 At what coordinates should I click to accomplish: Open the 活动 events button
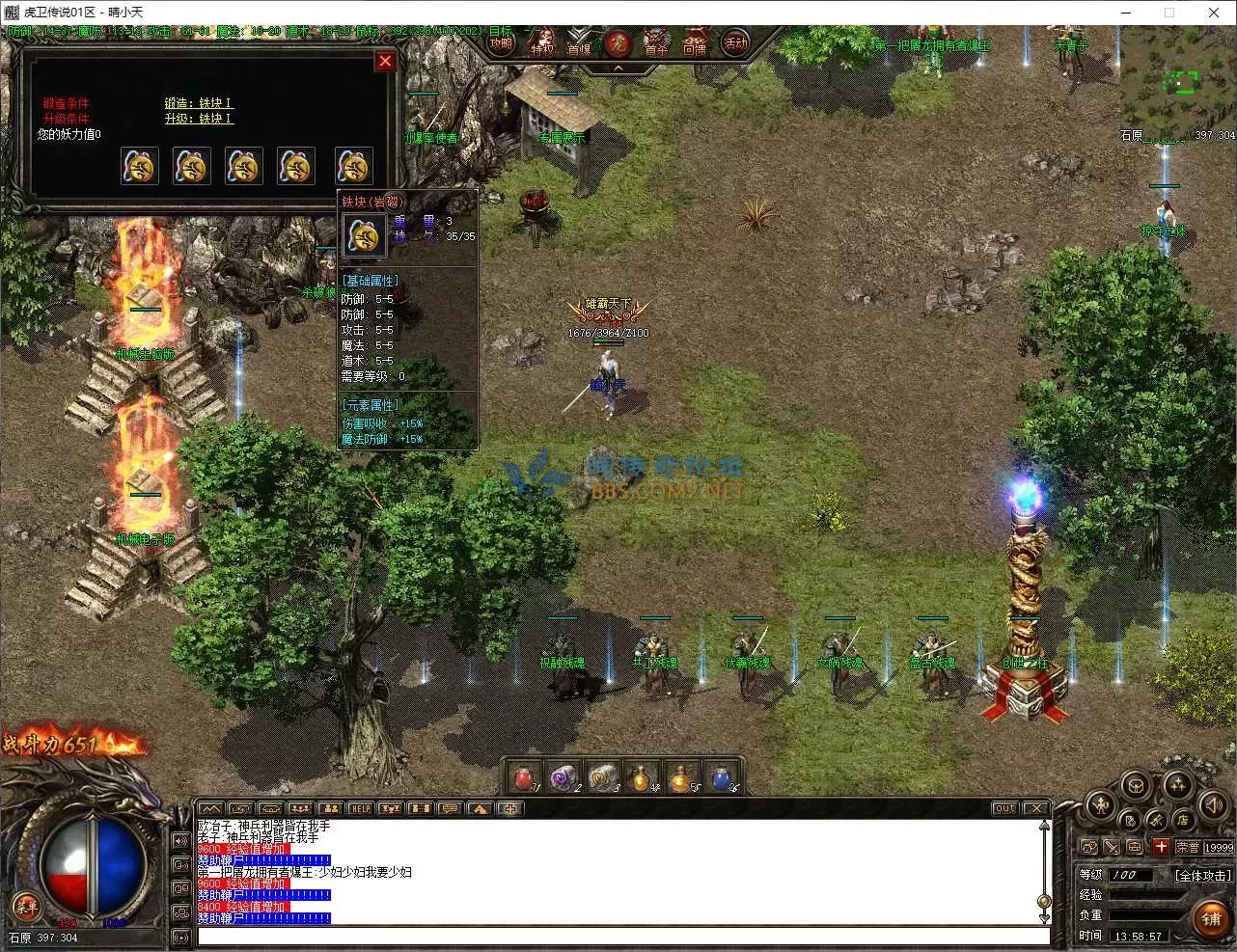point(735,42)
